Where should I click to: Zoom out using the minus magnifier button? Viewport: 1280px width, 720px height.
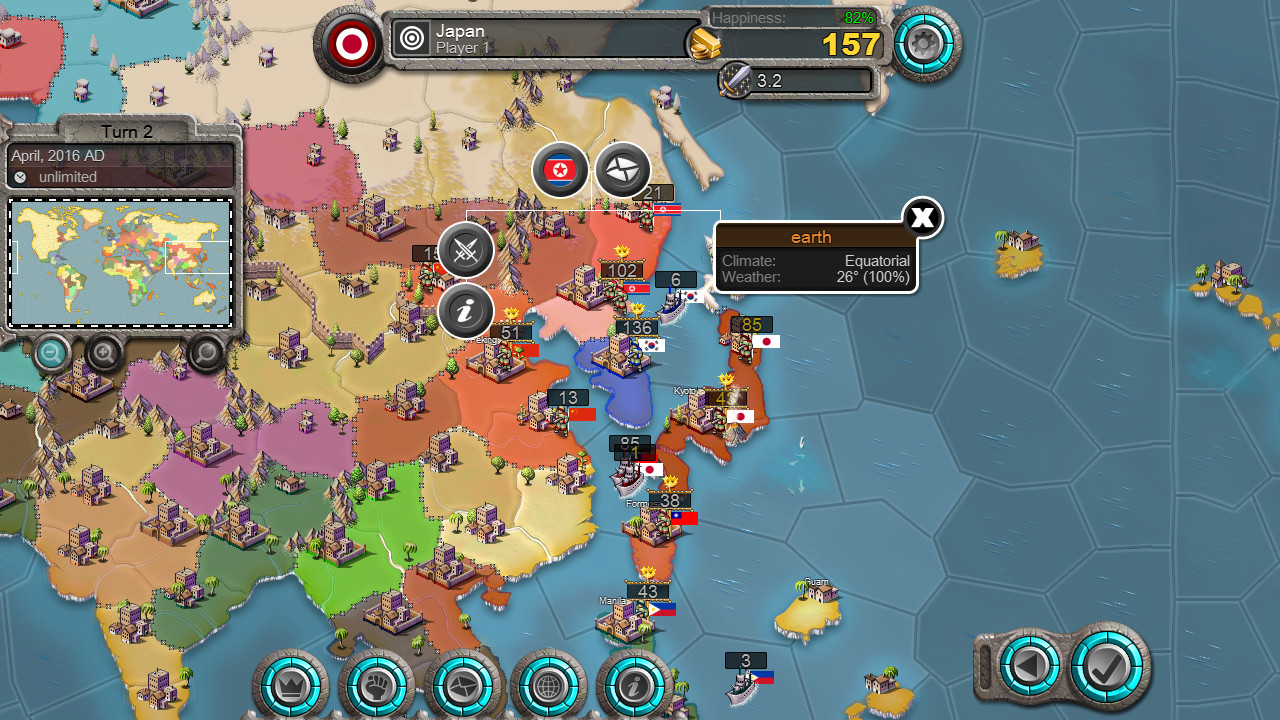pos(51,354)
